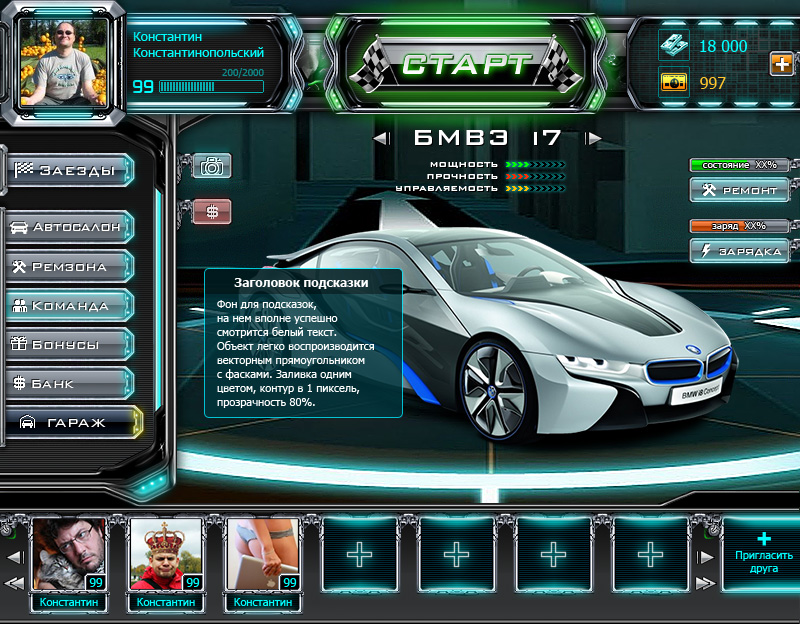Open the Заезды menu
800x624 pixels.
pos(72,171)
